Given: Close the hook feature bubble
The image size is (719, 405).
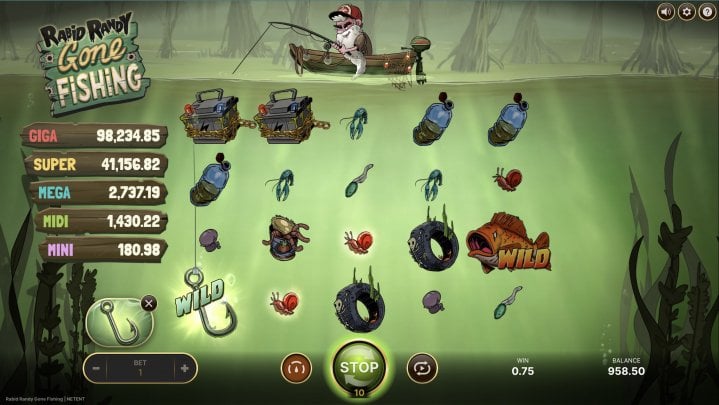Looking at the screenshot, I should pyautogui.click(x=149, y=303).
